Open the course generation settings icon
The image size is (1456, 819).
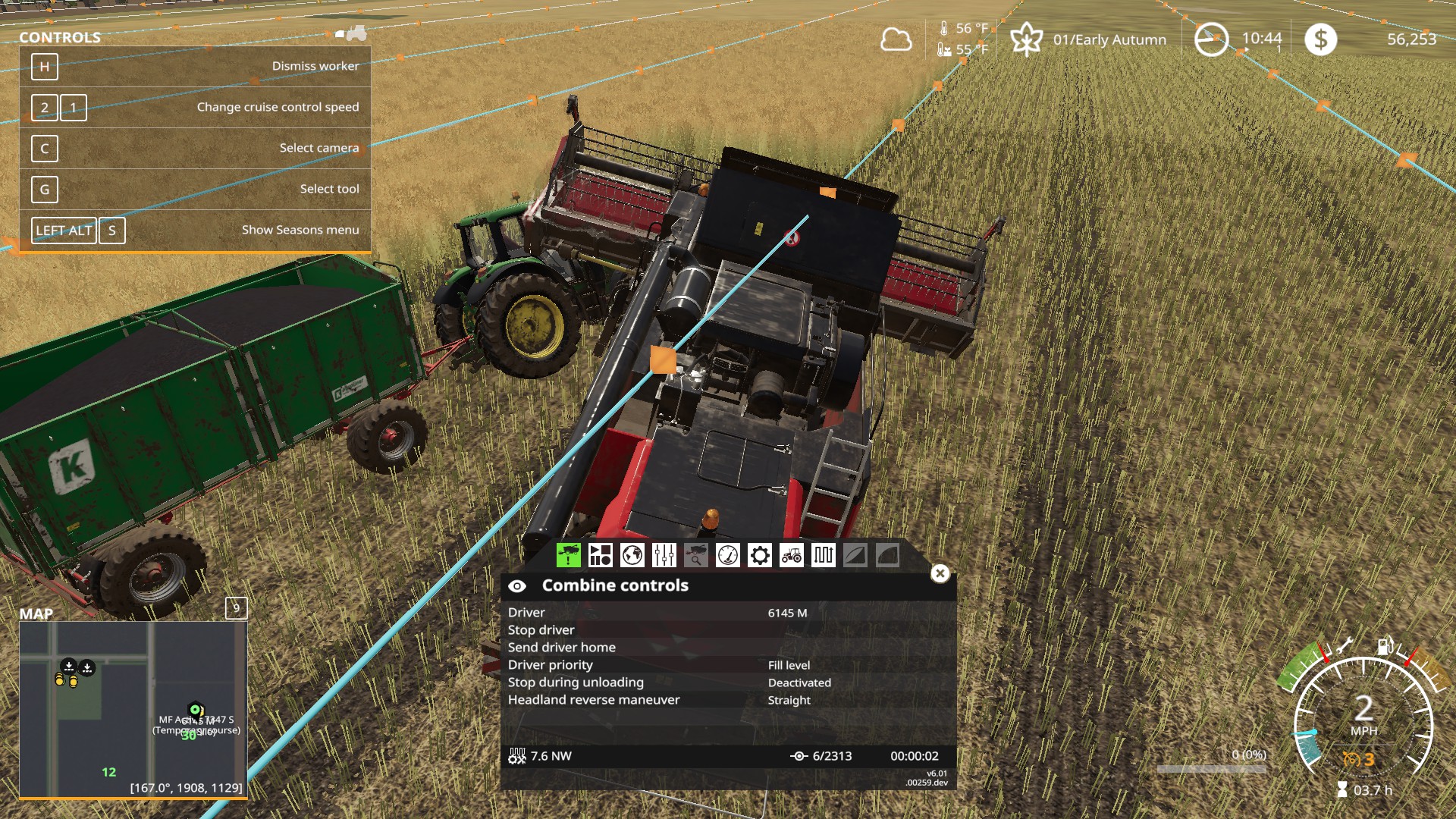point(601,556)
